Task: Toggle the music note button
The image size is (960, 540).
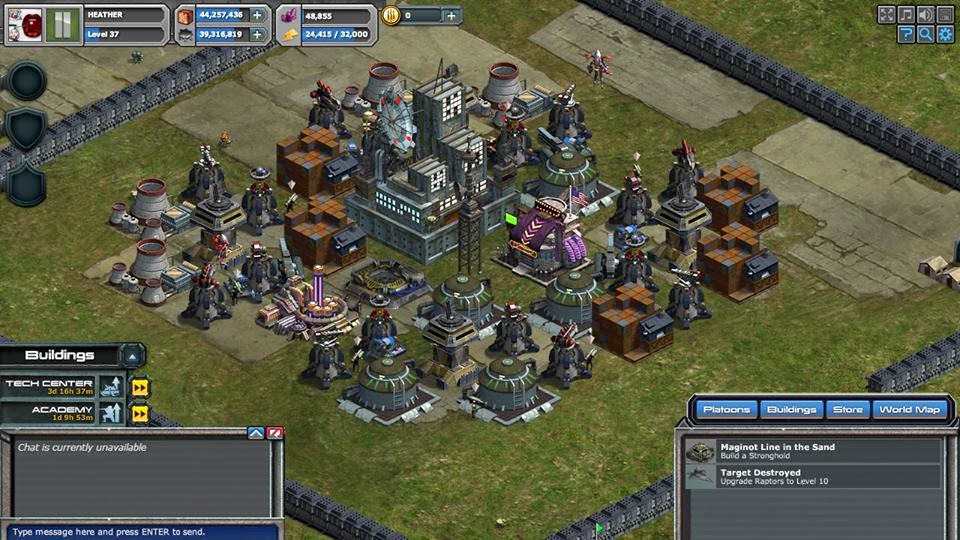Action: [906, 14]
